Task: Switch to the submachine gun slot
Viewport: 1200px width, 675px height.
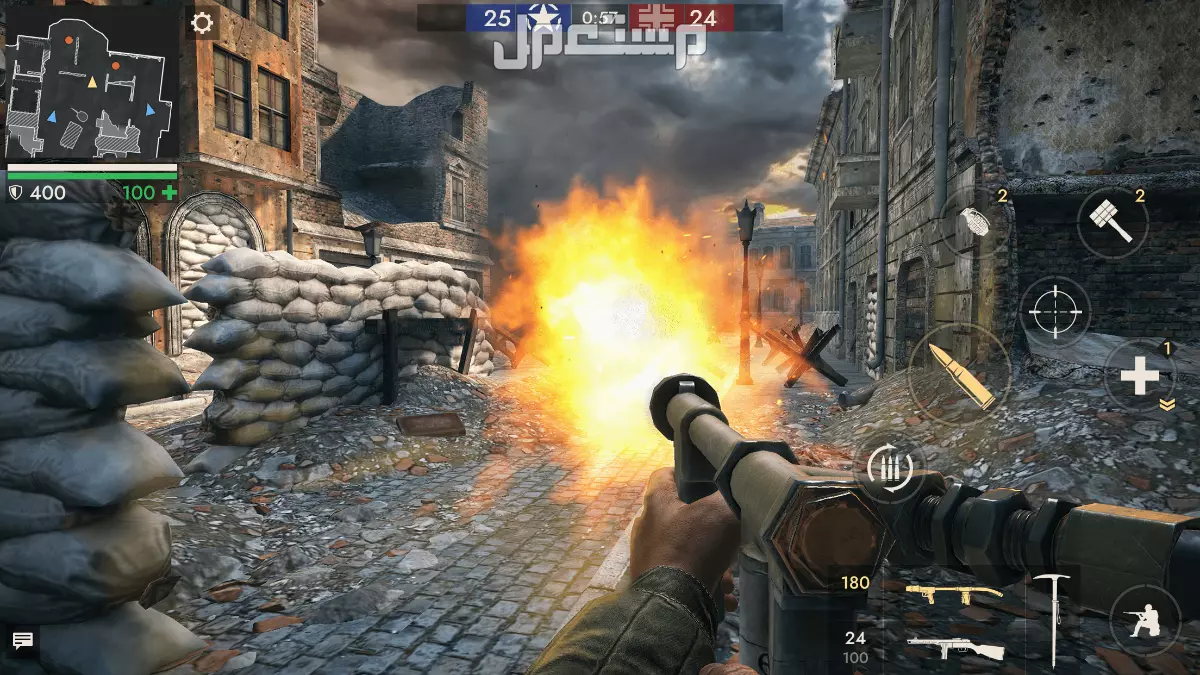Action: click(x=955, y=648)
